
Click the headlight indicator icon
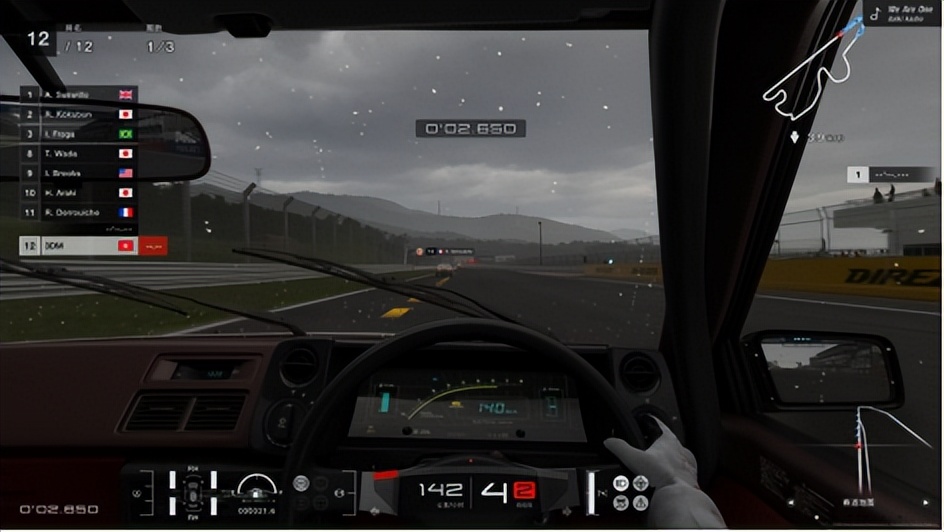click(621, 483)
